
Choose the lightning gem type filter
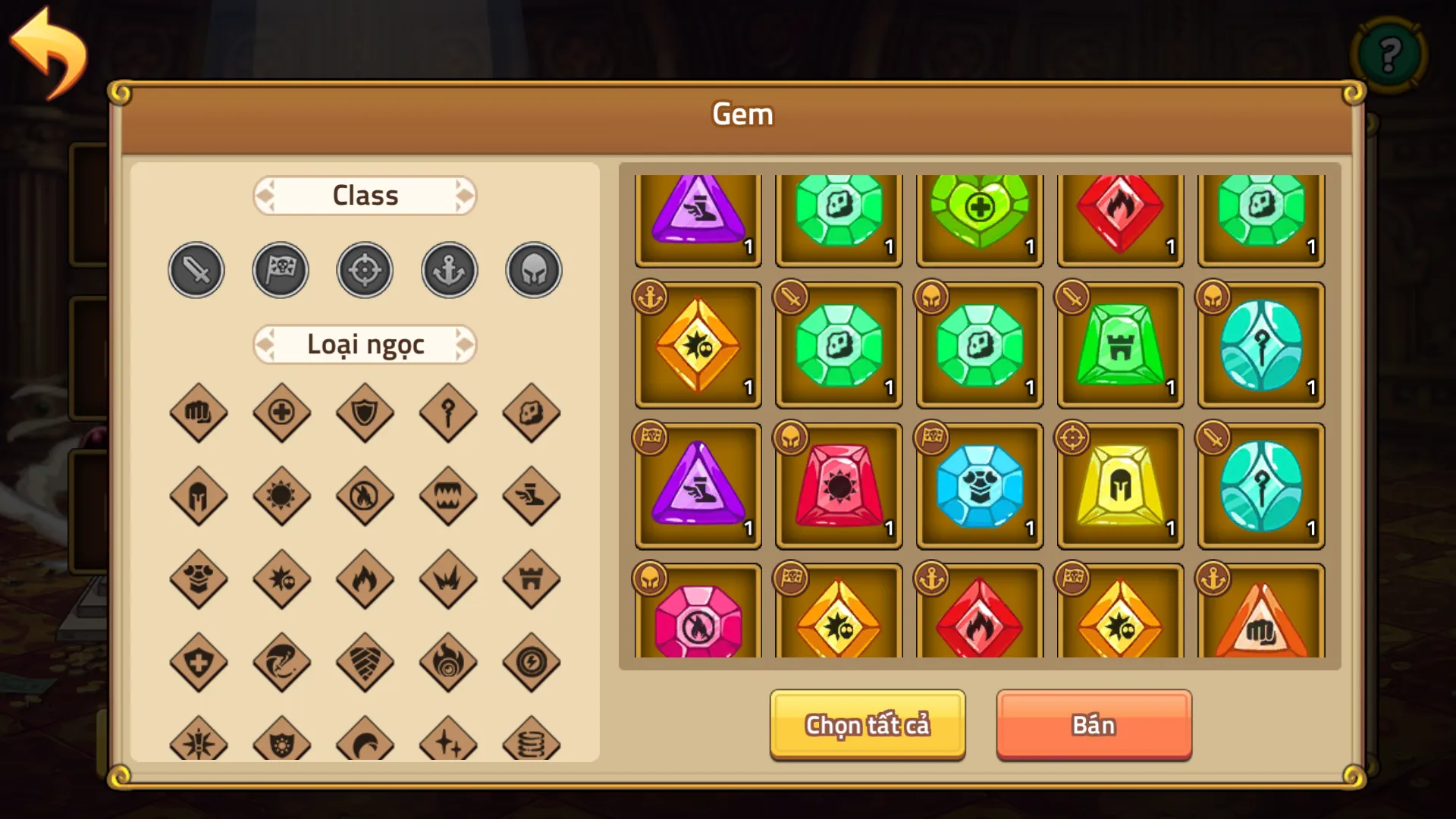(x=532, y=662)
